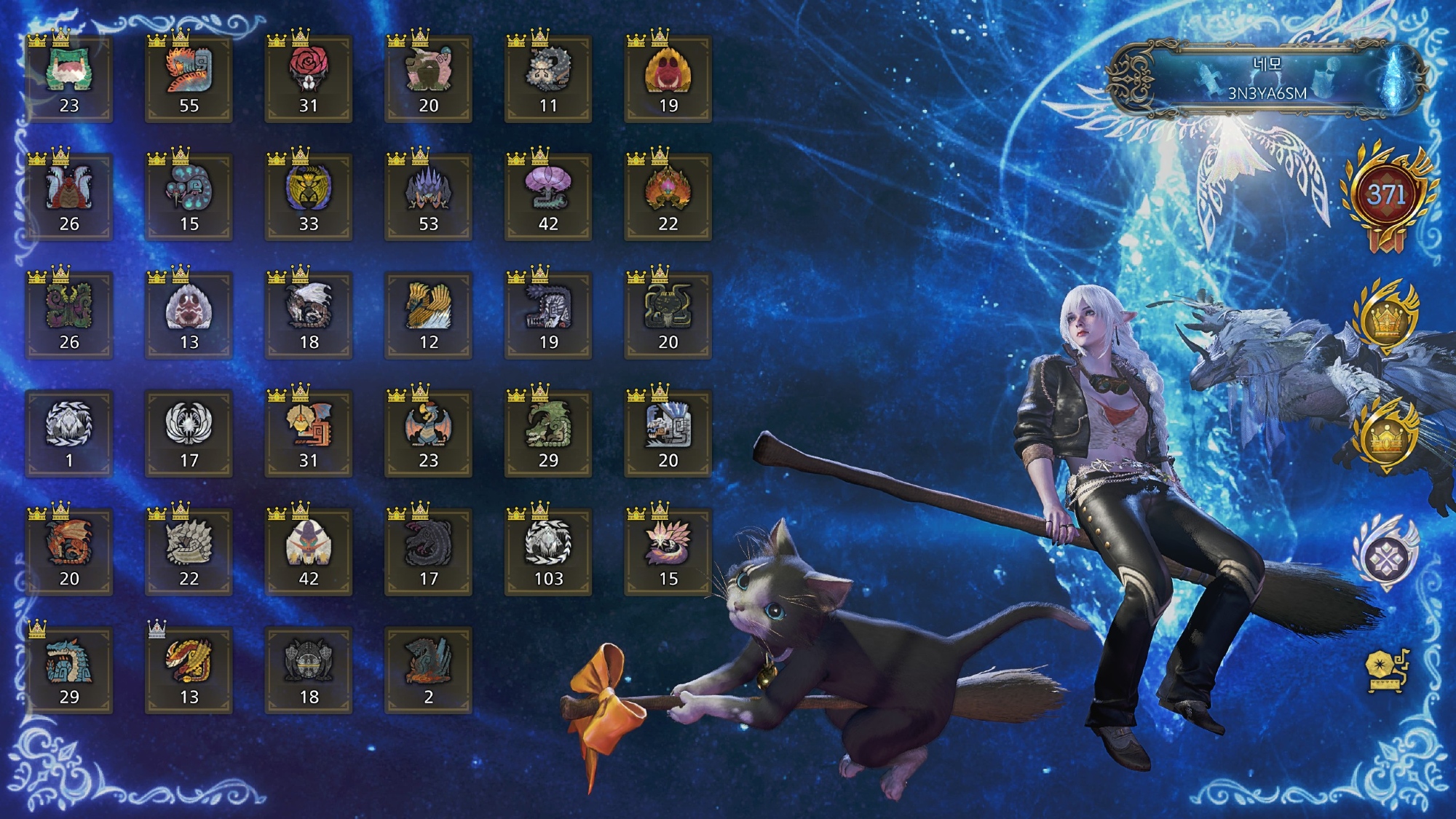Viewport: 1456px width, 819px height.
Task: Open the hunter name plate 3N3YA6SM
Action: 1267,79
